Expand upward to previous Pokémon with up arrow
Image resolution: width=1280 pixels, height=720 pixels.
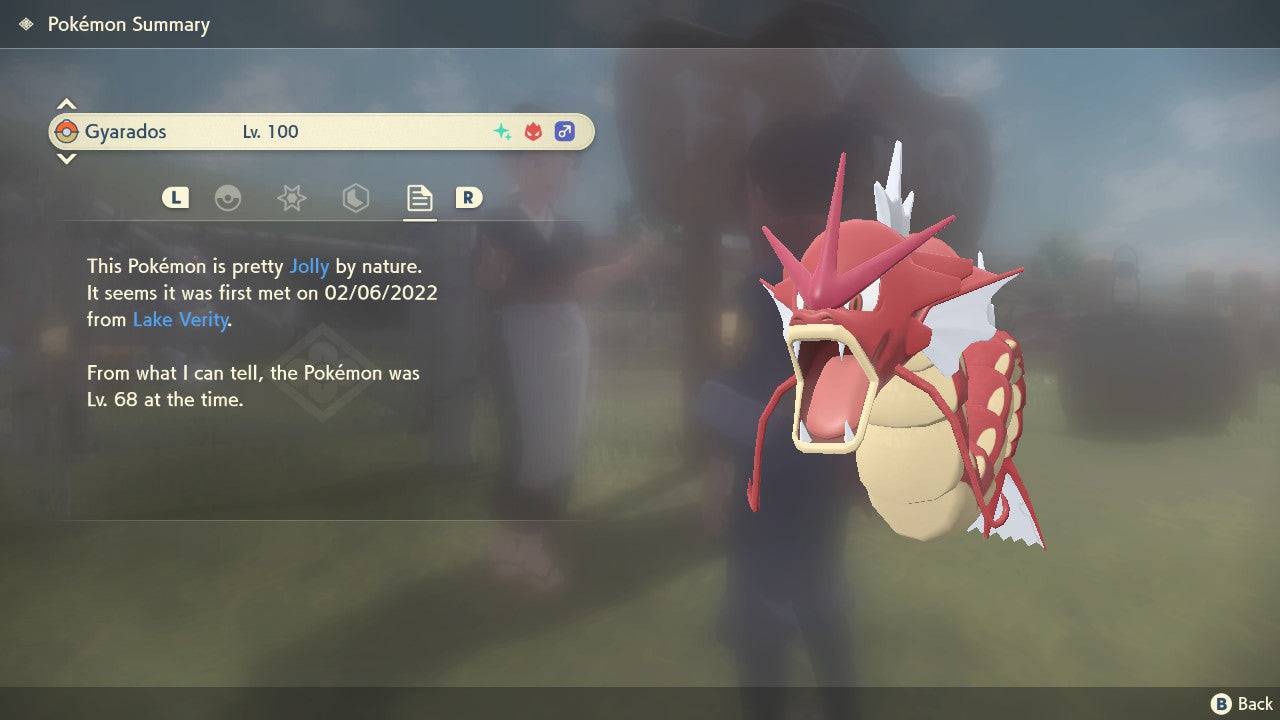coord(66,103)
